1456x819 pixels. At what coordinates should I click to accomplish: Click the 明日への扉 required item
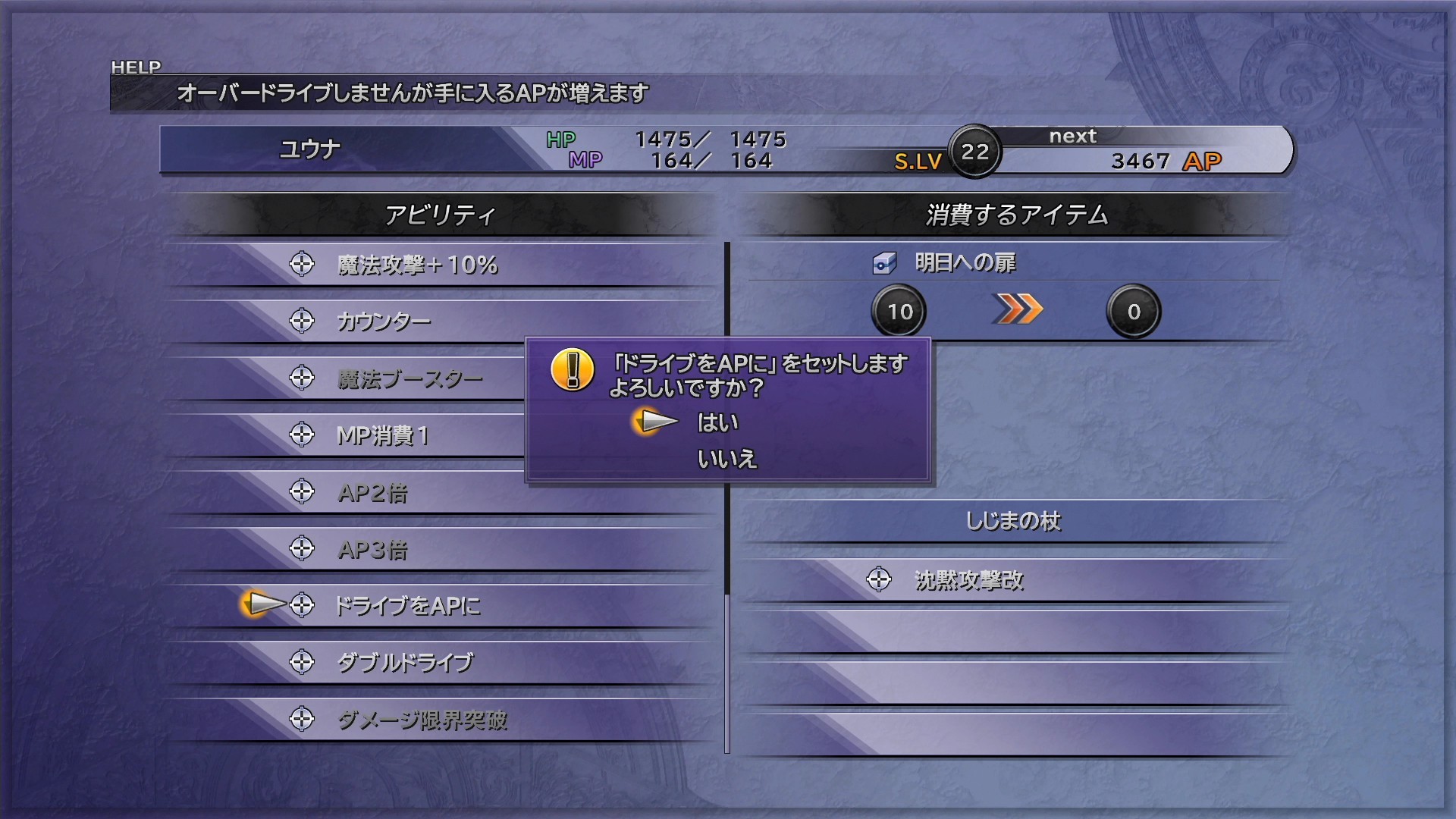point(965,263)
